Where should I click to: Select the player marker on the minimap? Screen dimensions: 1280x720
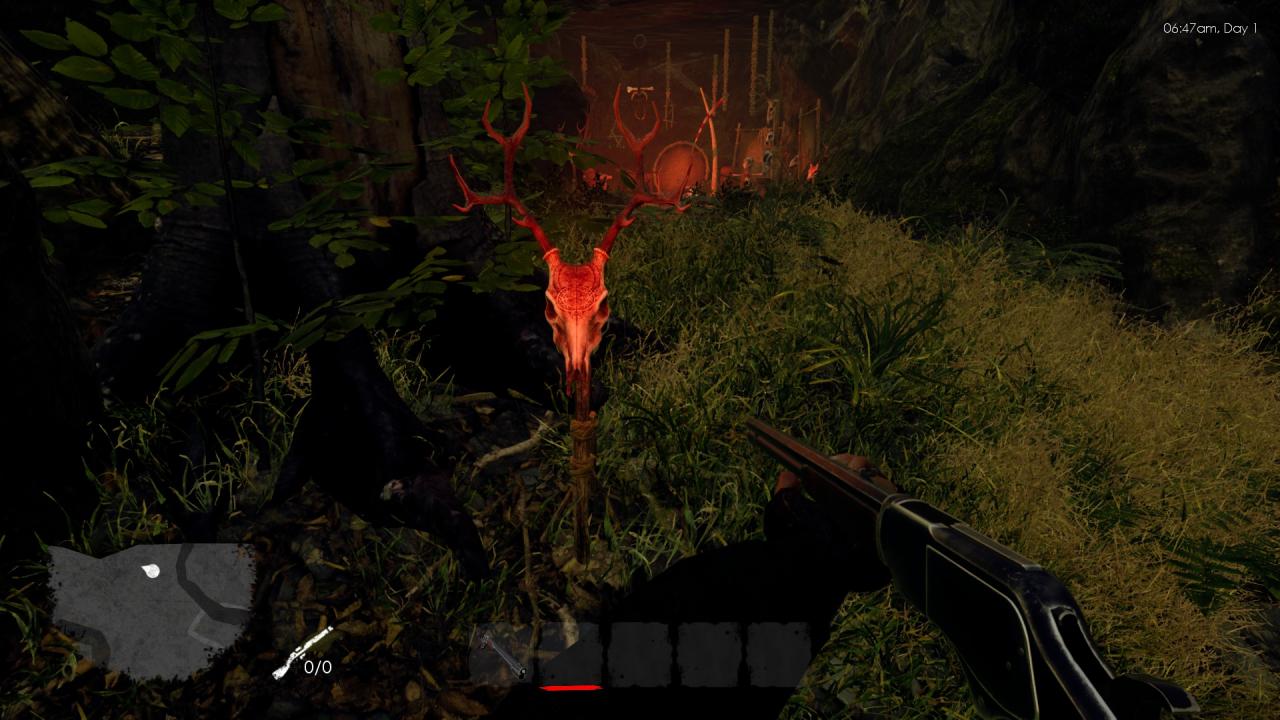coord(151,571)
